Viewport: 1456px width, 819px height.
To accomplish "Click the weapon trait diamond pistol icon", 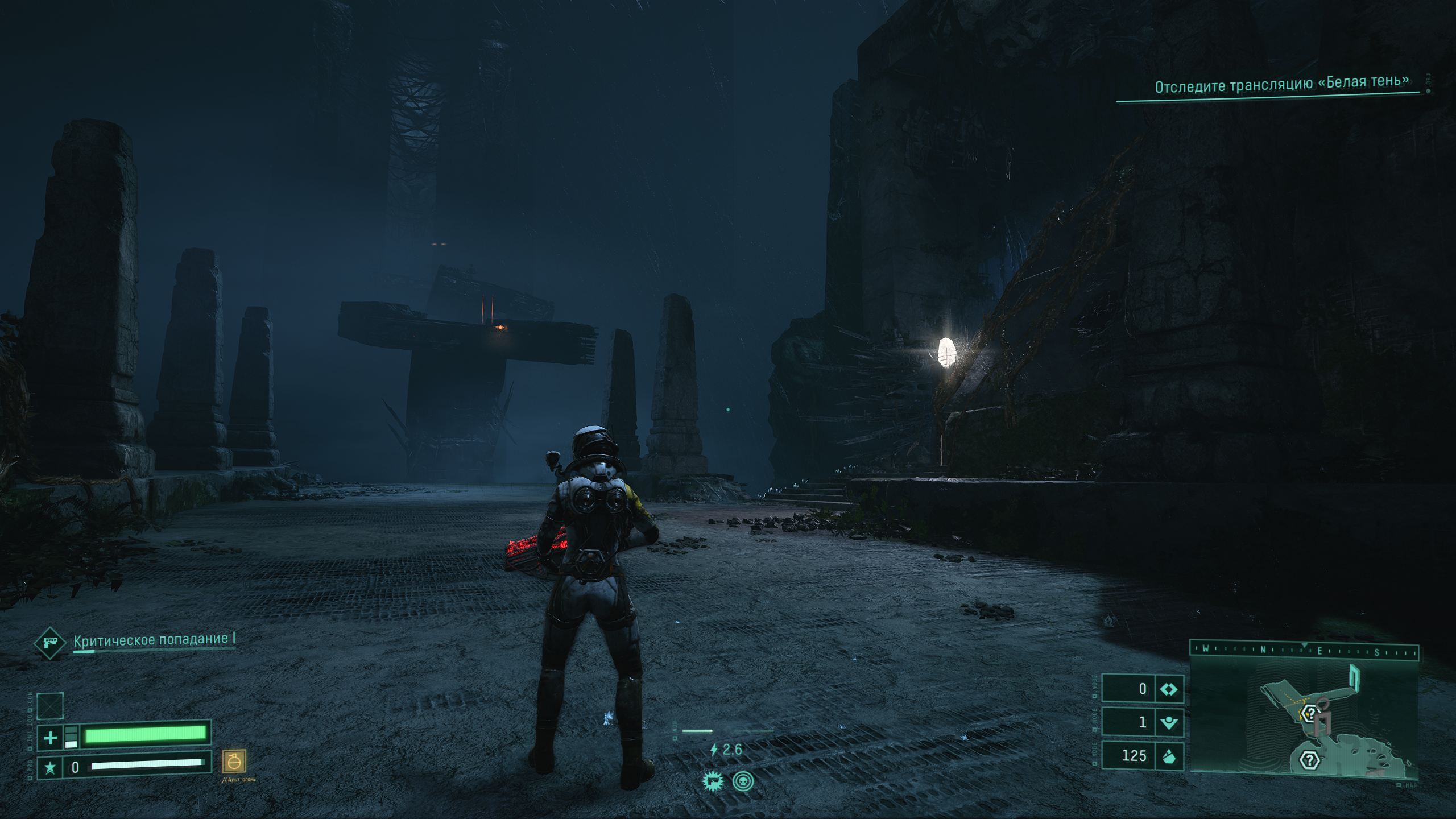I will tap(50, 643).
